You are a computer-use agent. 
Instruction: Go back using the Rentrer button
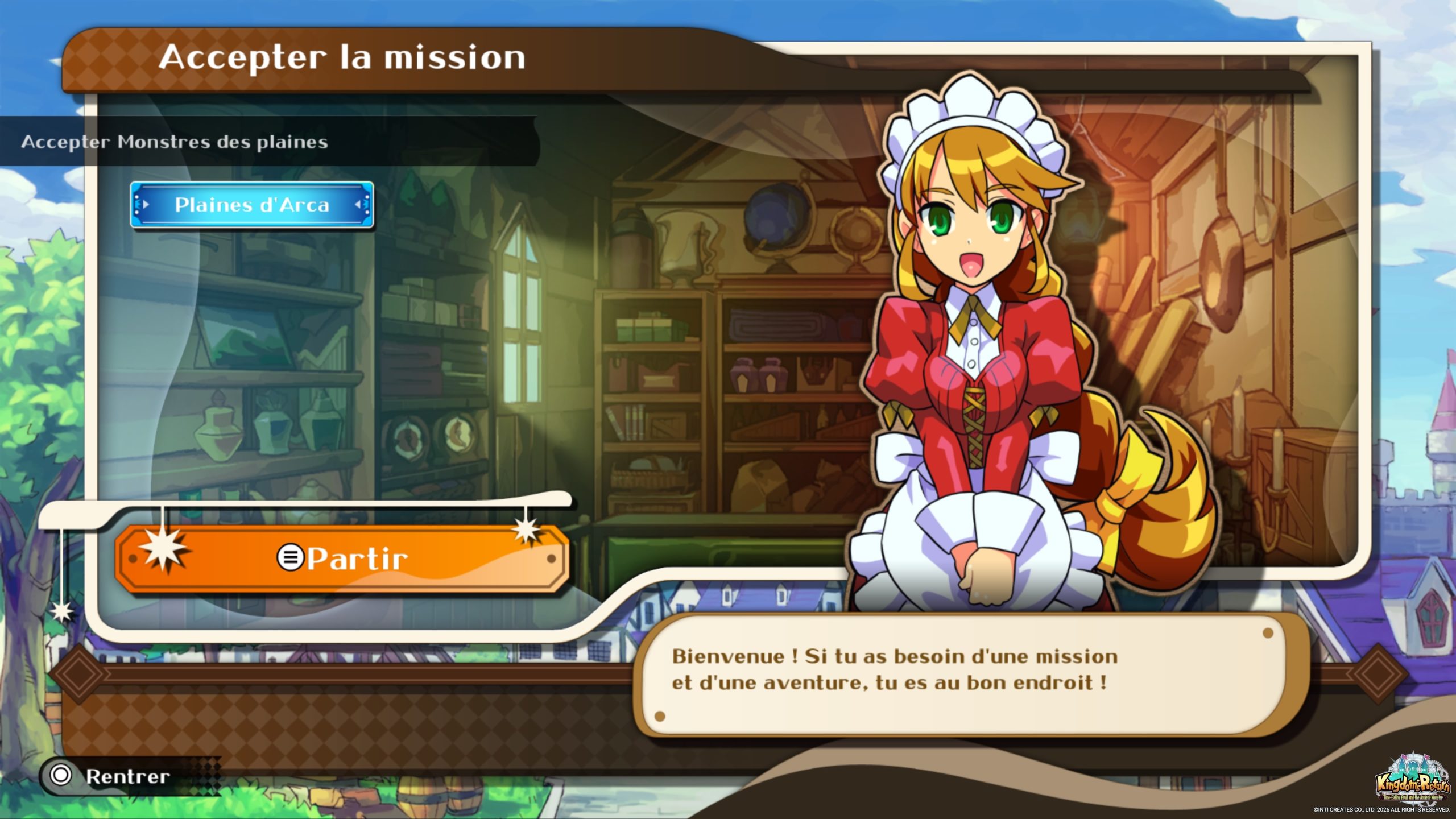coord(111,776)
